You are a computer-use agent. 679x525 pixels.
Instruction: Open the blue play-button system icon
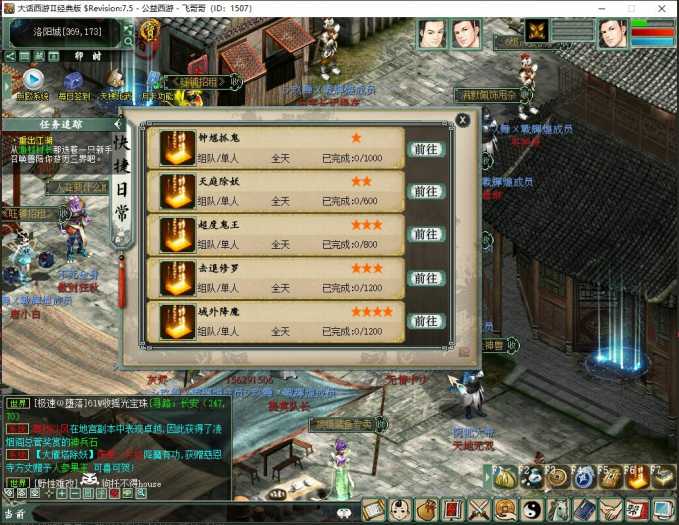[x=32, y=79]
